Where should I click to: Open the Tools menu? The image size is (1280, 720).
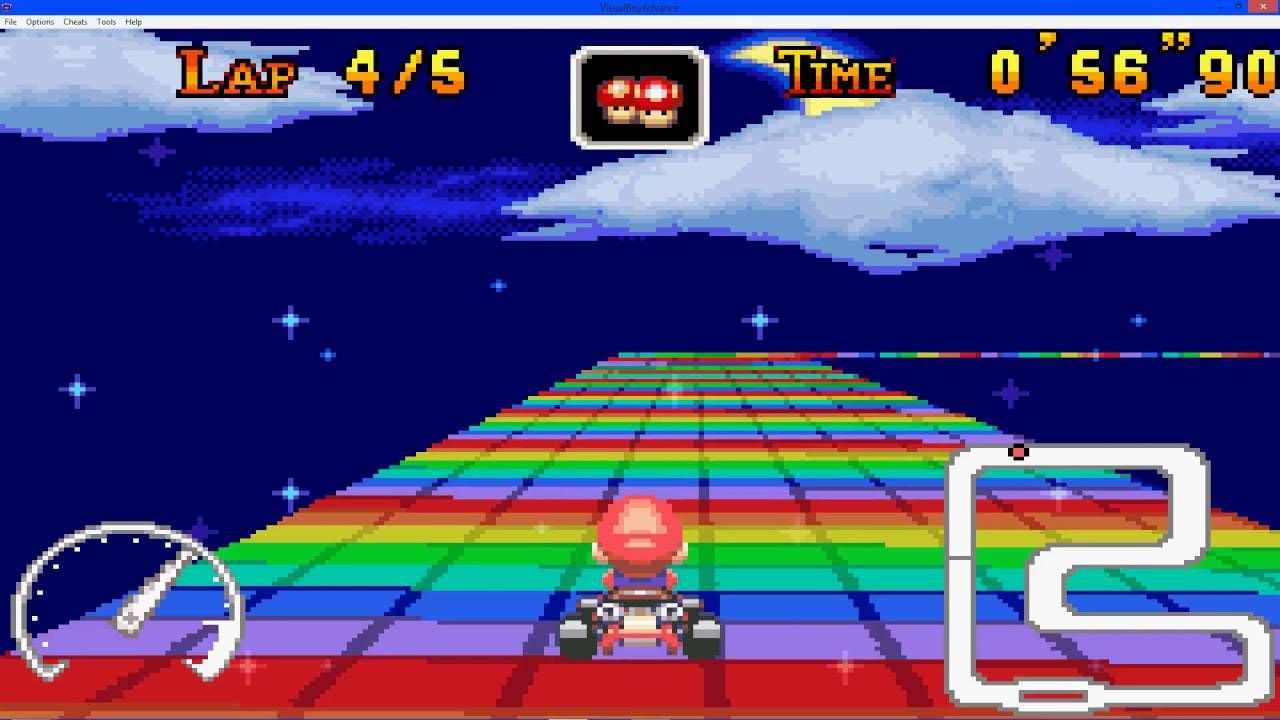pyautogui.click(x=106, y=21)
